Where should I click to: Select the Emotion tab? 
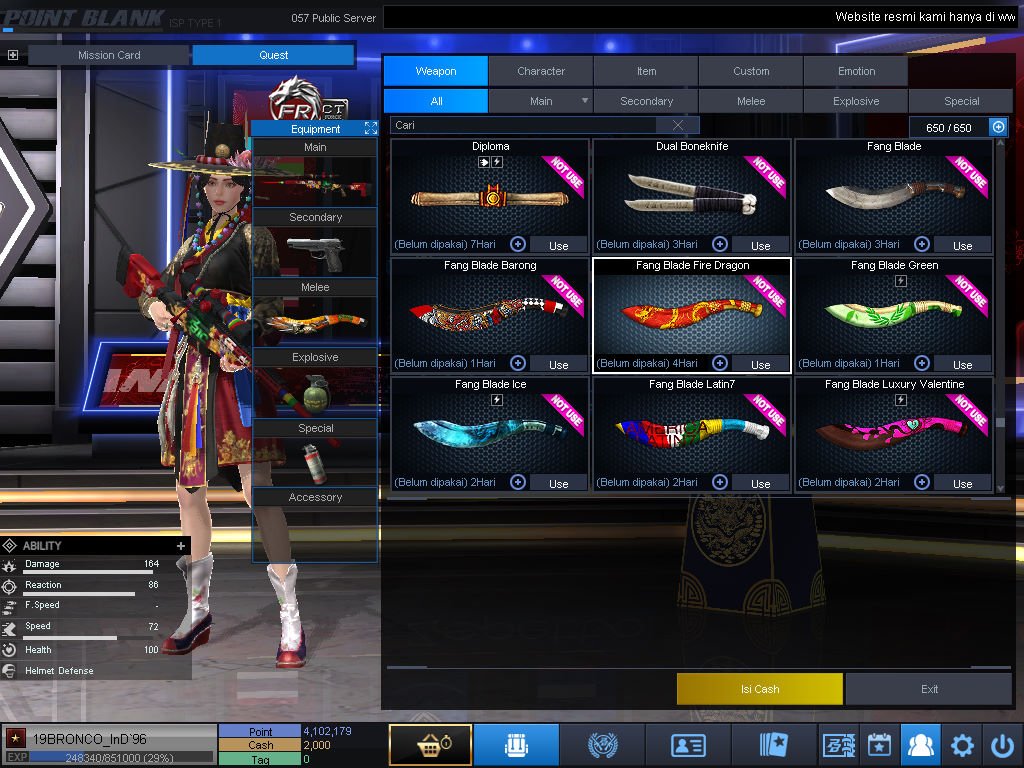pos(856,71)
